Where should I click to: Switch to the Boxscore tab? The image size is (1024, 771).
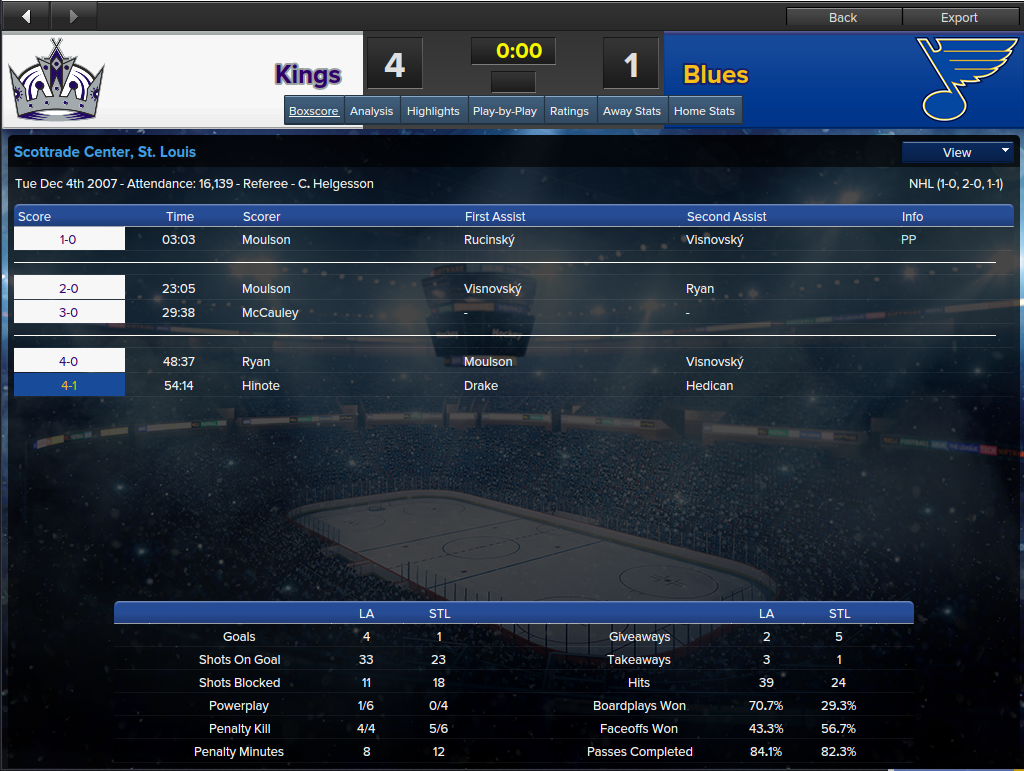[314, 111]
